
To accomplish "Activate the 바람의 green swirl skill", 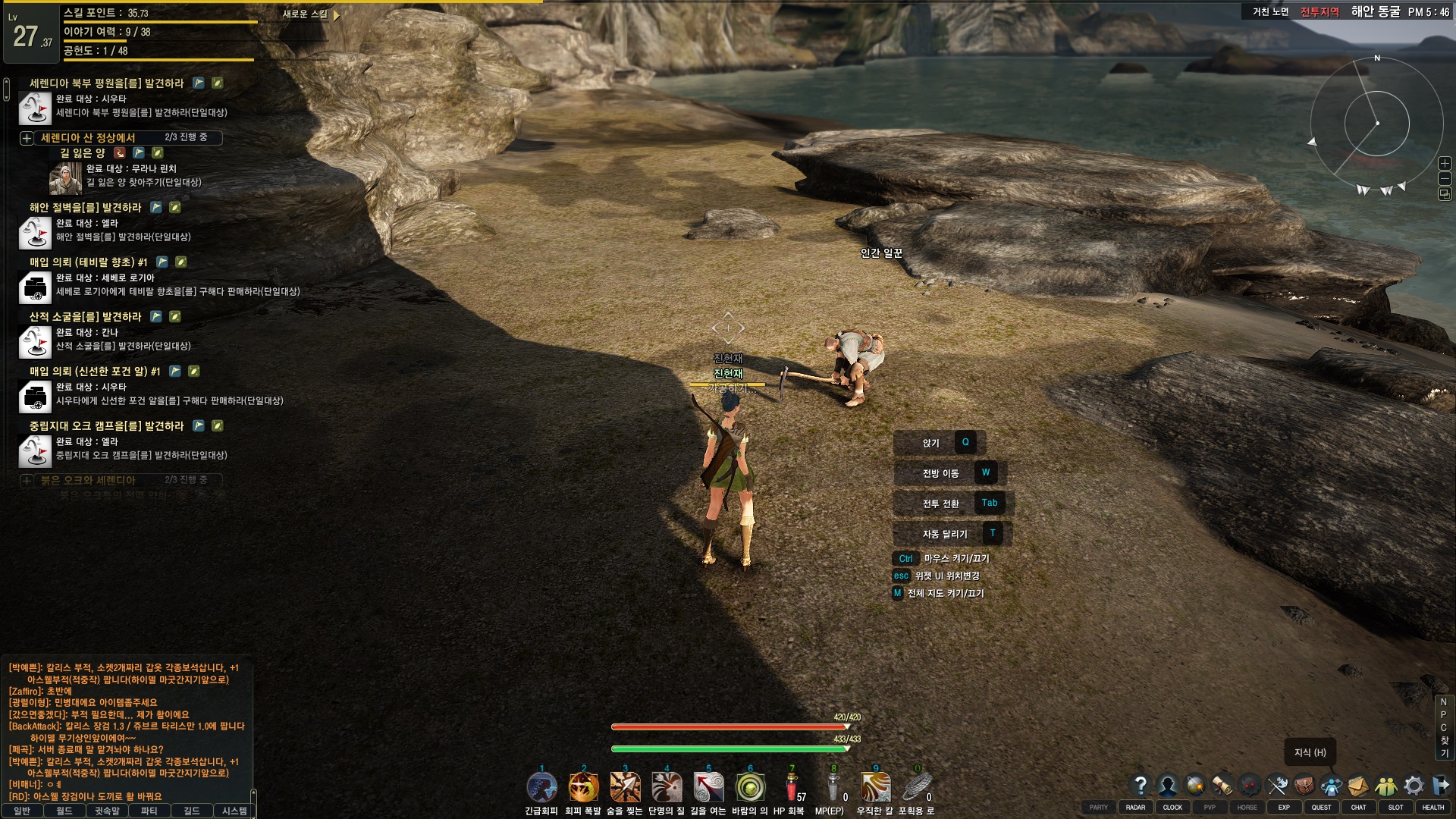I will (750, 788).
